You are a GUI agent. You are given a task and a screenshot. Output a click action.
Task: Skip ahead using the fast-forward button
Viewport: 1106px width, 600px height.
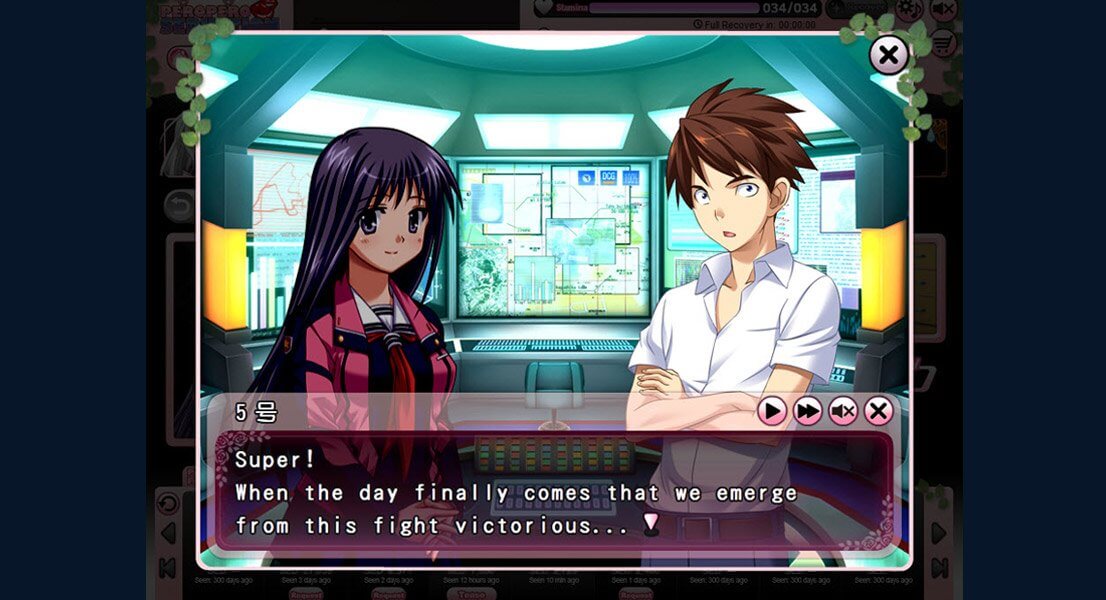(x=808, y=410)
